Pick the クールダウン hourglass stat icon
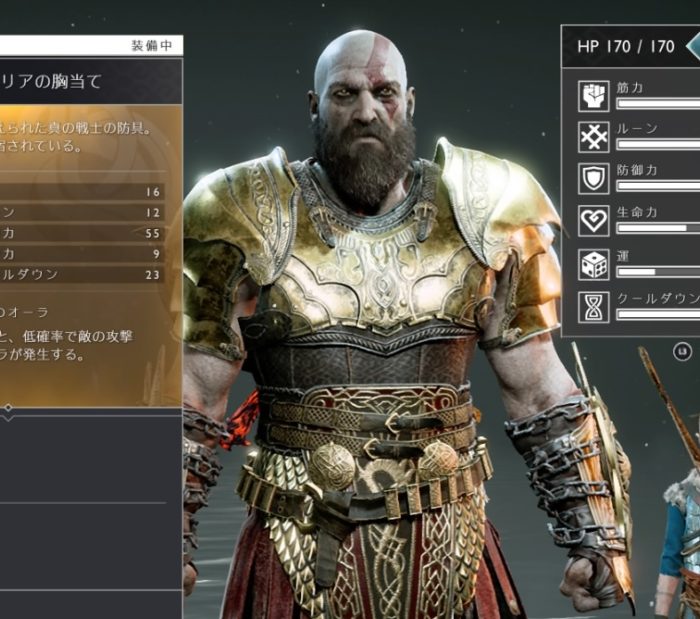This screenshot has height=619, width=700. tap(594, 305)
